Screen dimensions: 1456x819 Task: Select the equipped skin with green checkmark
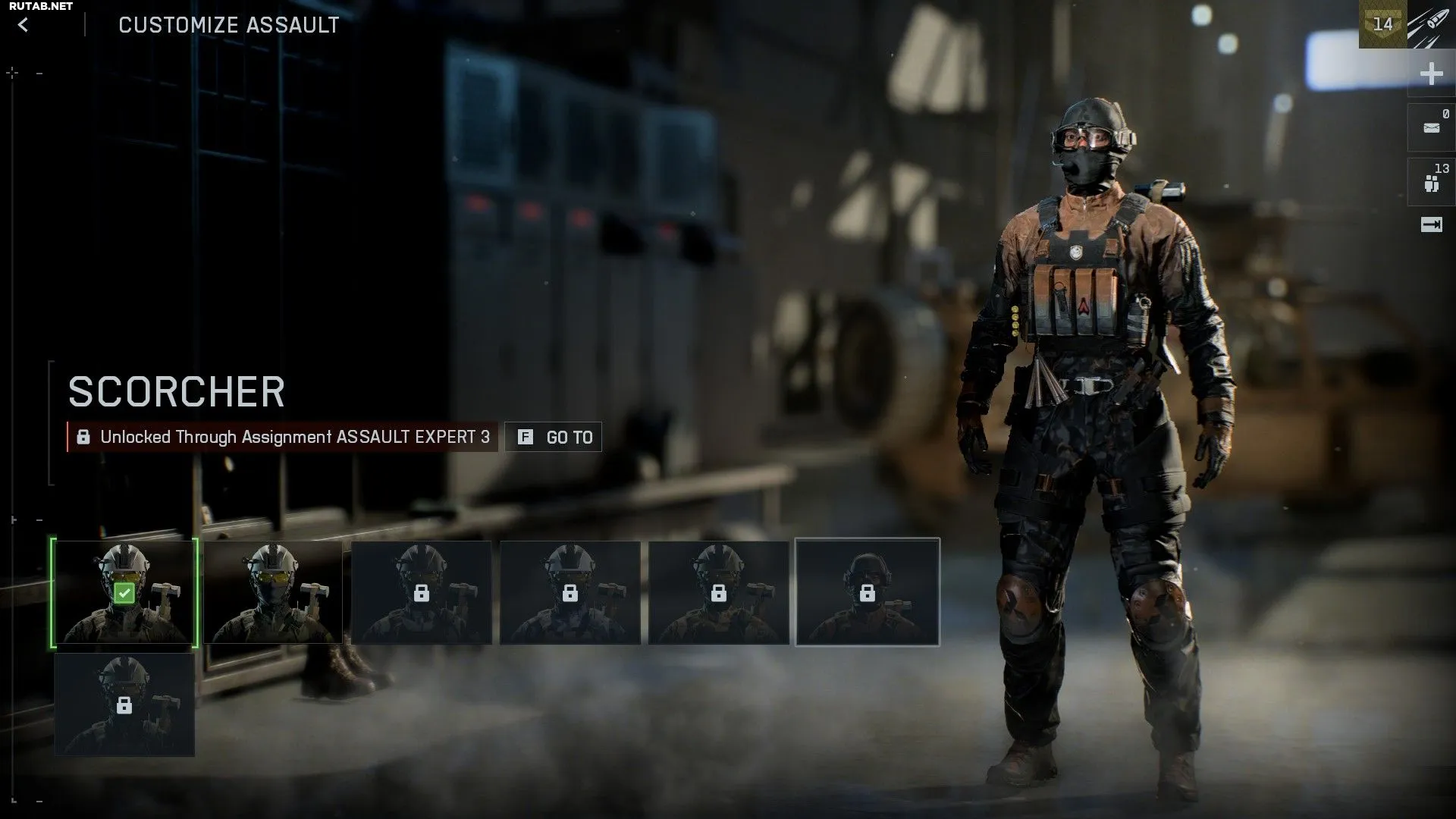pos(125,592)
